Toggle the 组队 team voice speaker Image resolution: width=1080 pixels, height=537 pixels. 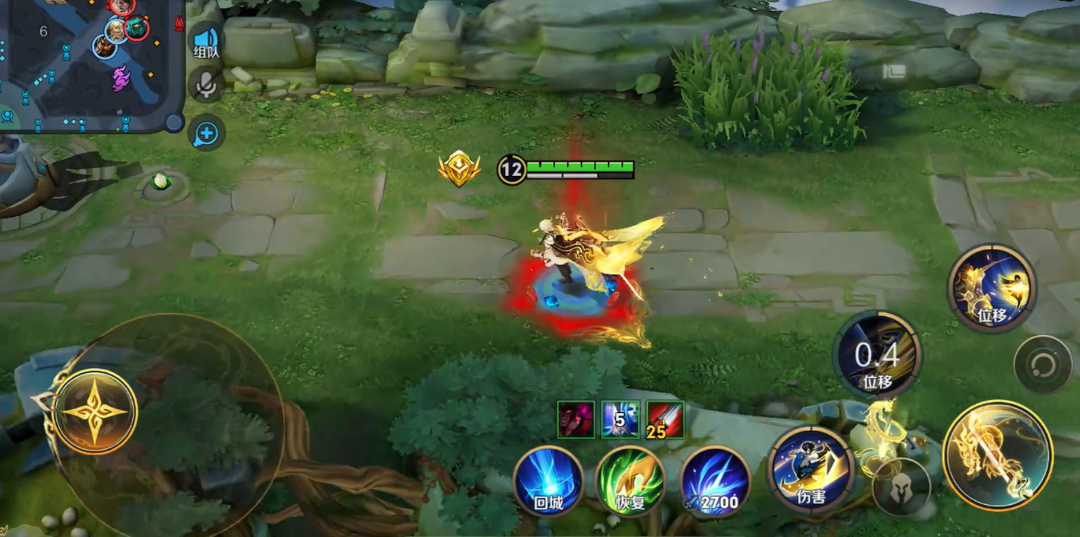(x=205, y=43)
